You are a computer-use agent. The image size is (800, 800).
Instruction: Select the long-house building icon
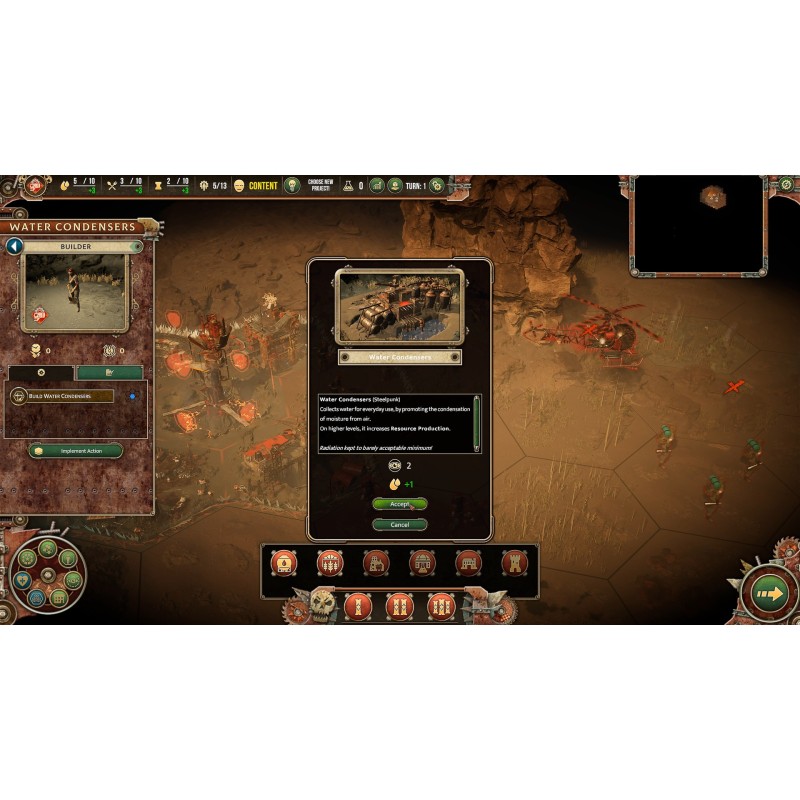pos(468,563)
